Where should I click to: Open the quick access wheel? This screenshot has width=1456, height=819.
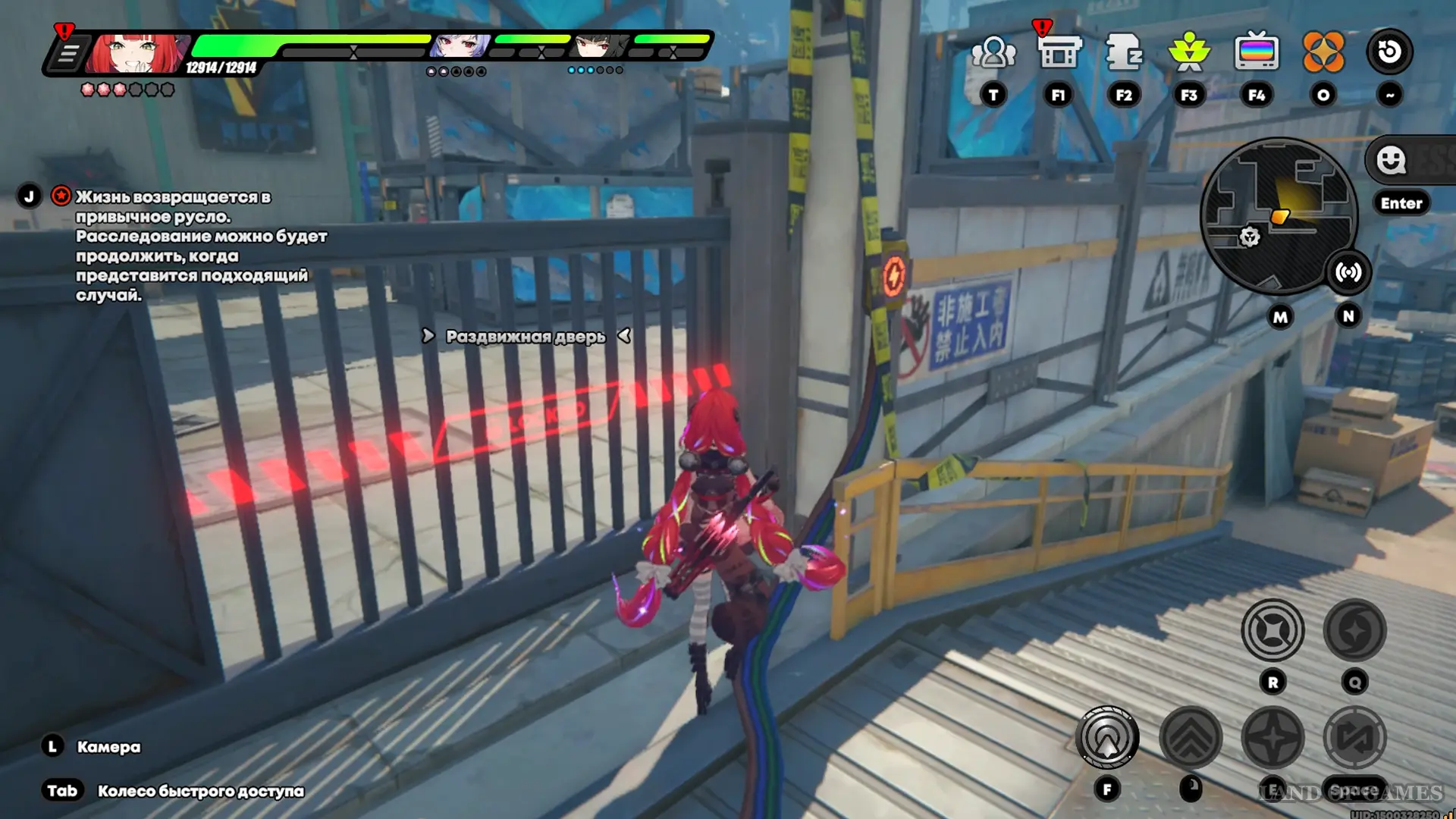click(200, 791)
